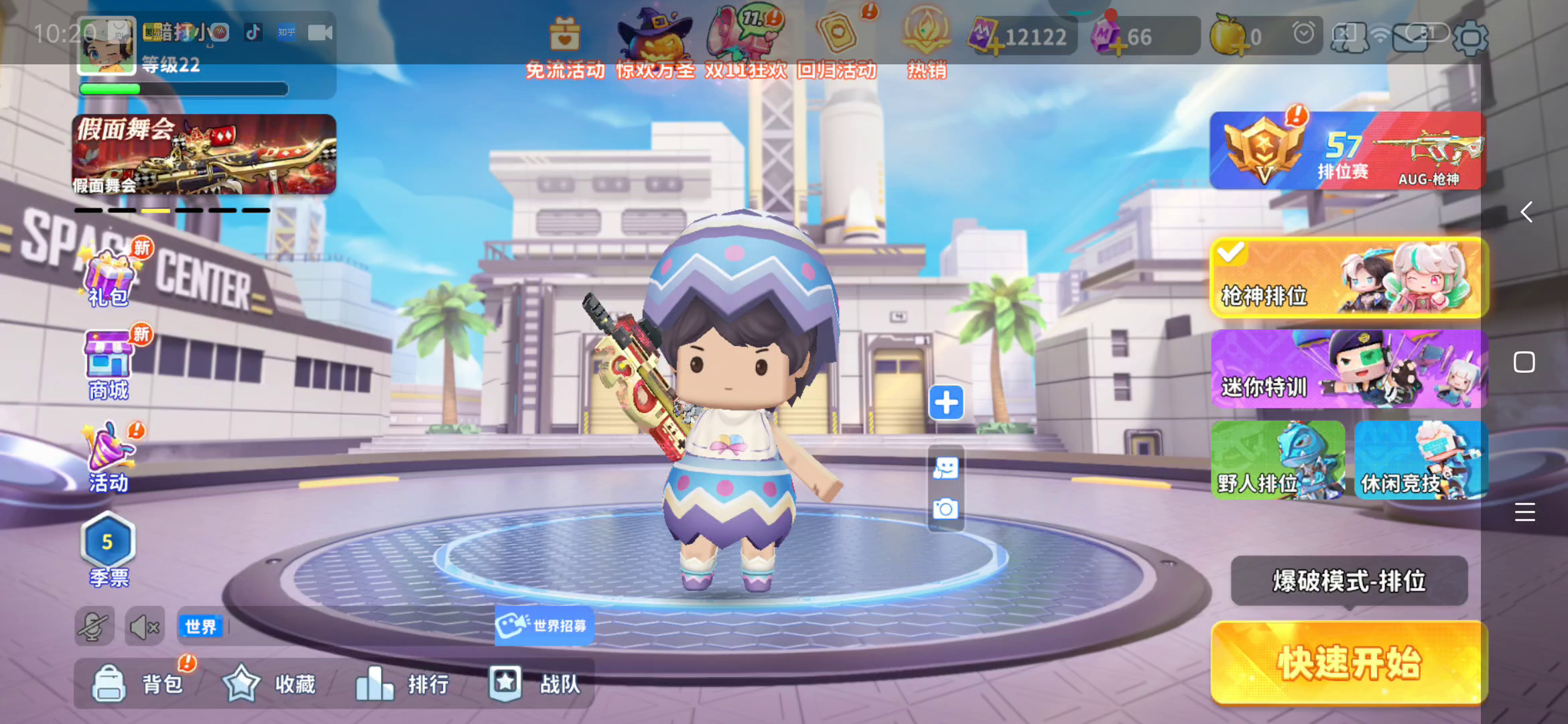
Task: Click the 假面舞会 promotional banner
Action: coord(204,154)
